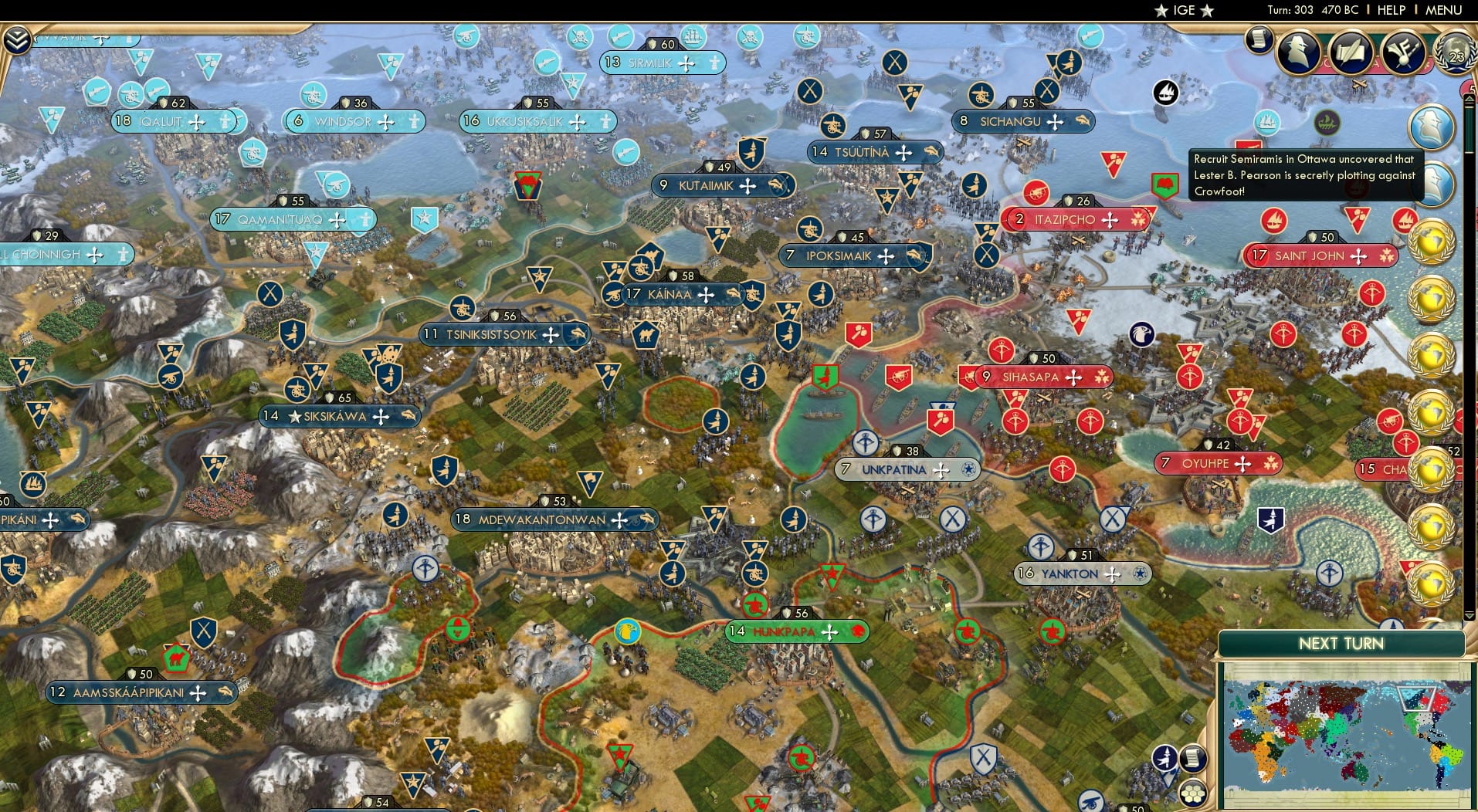Click the IGE button at top center
Image resolution: width=1478 pixels, height=812 pixels.
[x=1181, y=11]
